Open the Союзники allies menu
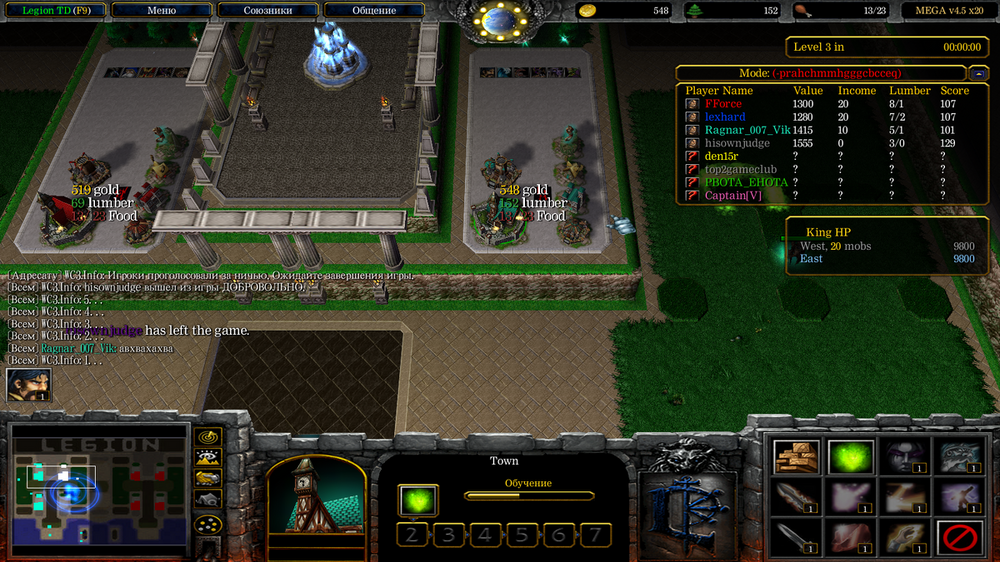The height and width of the screenshot is (562, 1000). point(267,10)
